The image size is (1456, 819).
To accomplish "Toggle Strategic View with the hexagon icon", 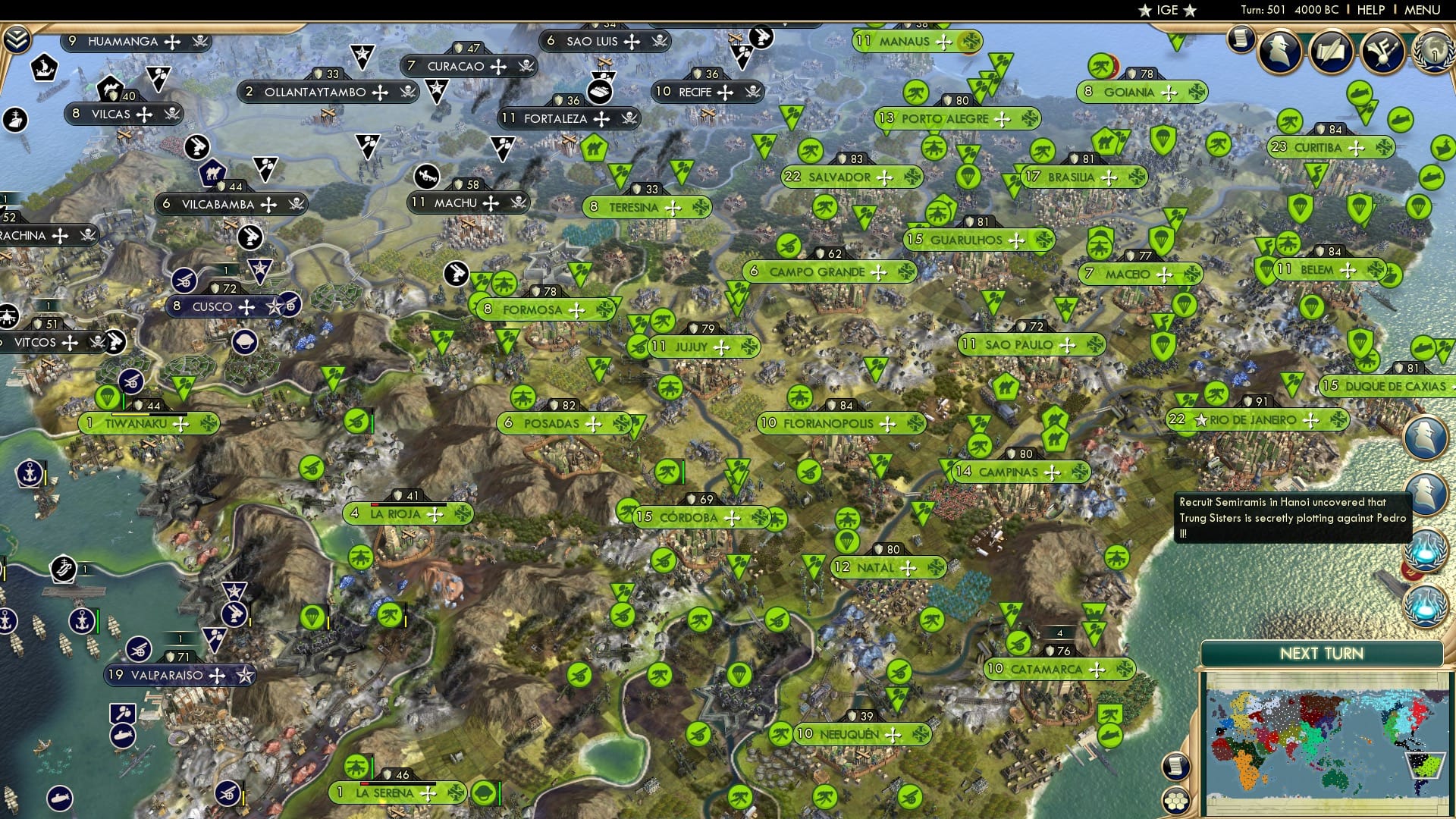I will (1176, 801).
